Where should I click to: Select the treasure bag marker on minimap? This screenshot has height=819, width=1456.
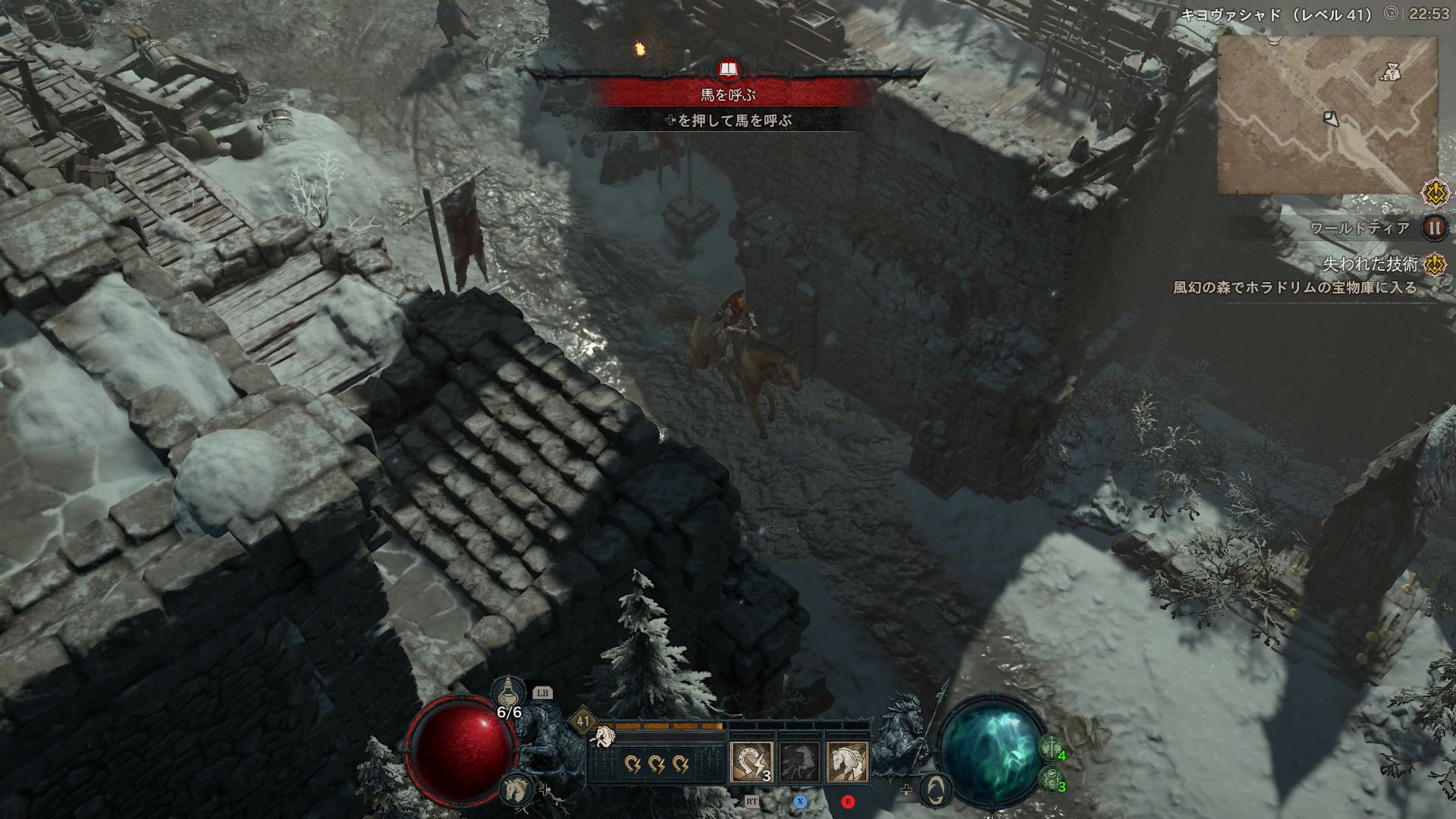(x=1389, y=72)
